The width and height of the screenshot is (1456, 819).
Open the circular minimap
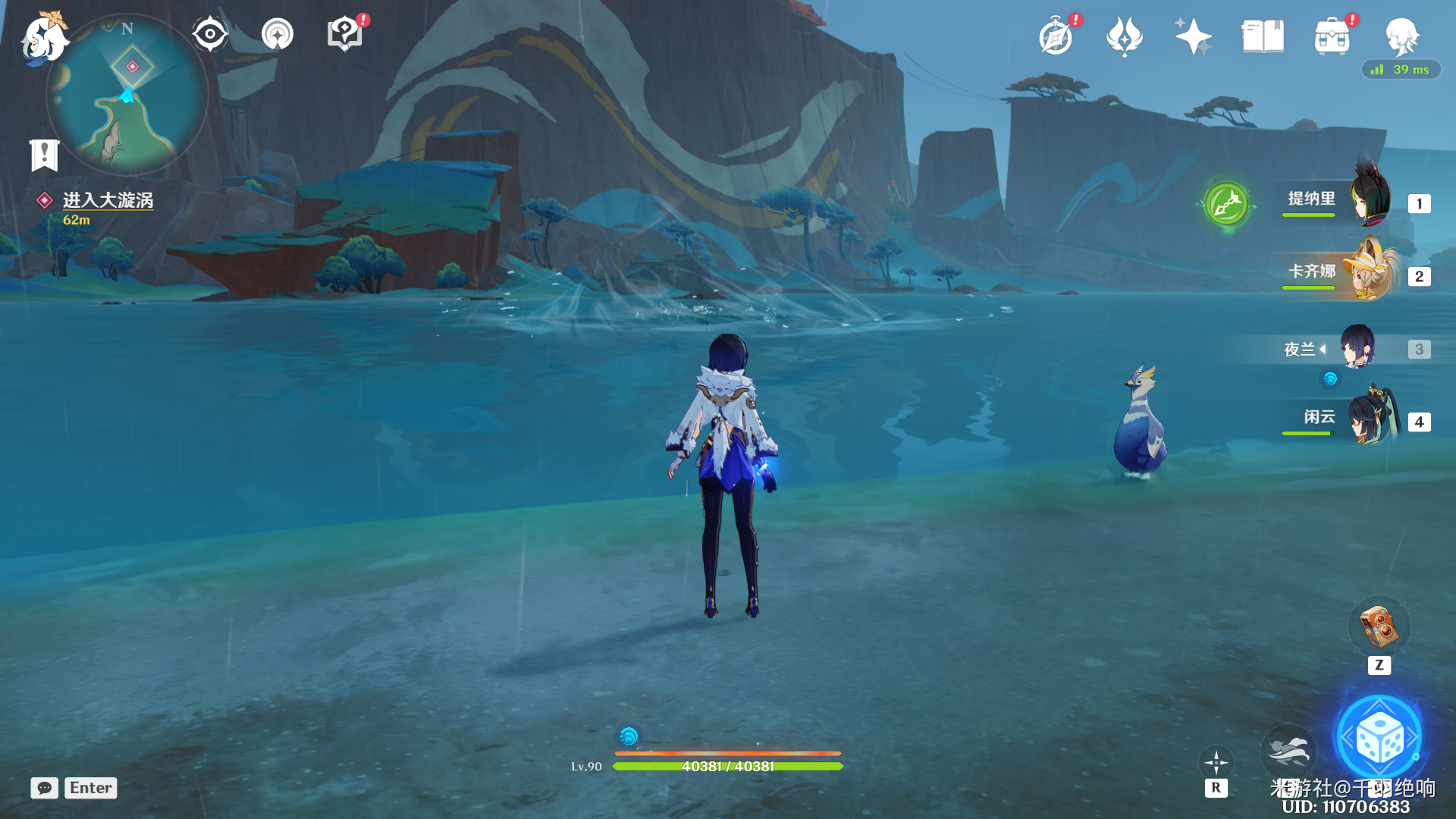[127, 96]
